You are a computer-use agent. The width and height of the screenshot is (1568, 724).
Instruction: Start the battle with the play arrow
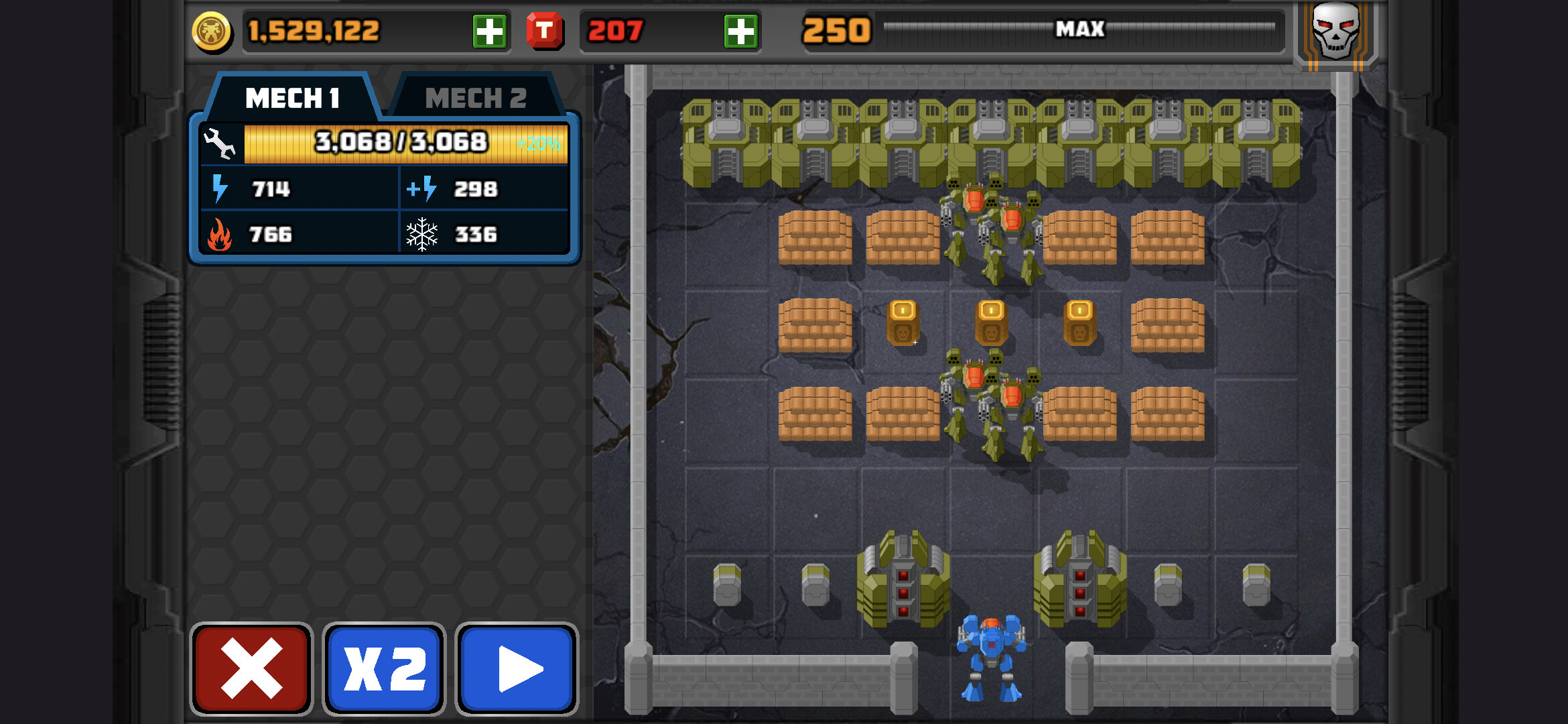click(517, 668)
